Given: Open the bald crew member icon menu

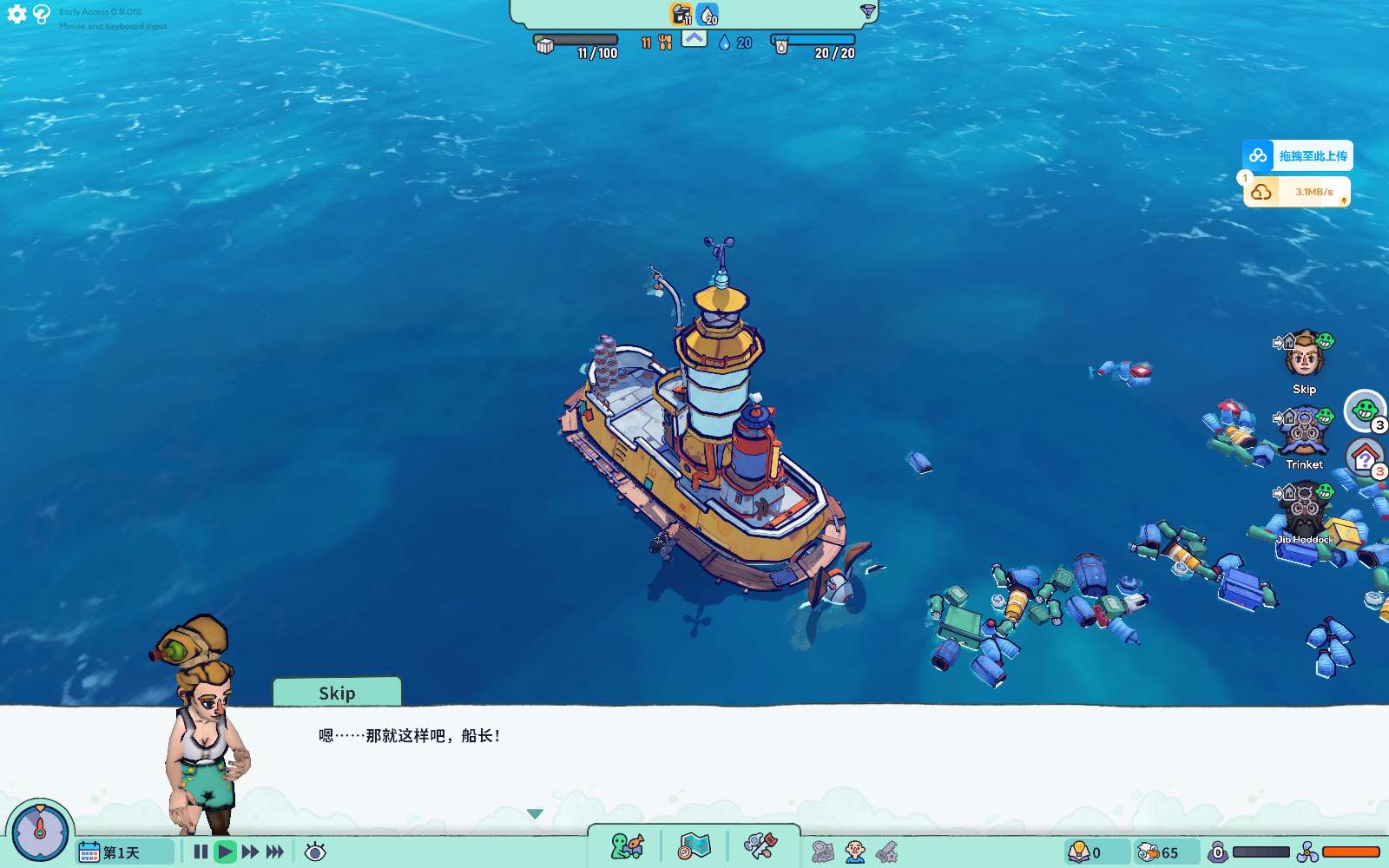Looking at the screenshot, I should tap(855, 852).
